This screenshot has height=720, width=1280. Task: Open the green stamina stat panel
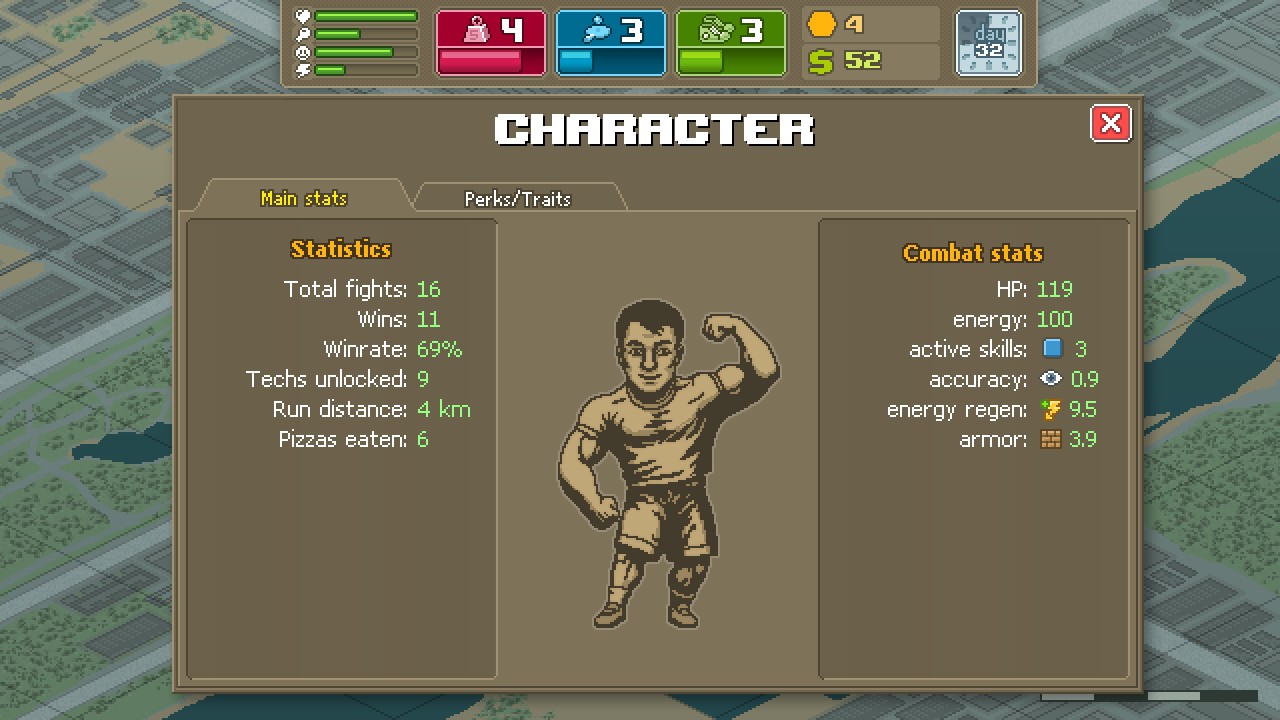pyautogui.click(x=730, y=43)
